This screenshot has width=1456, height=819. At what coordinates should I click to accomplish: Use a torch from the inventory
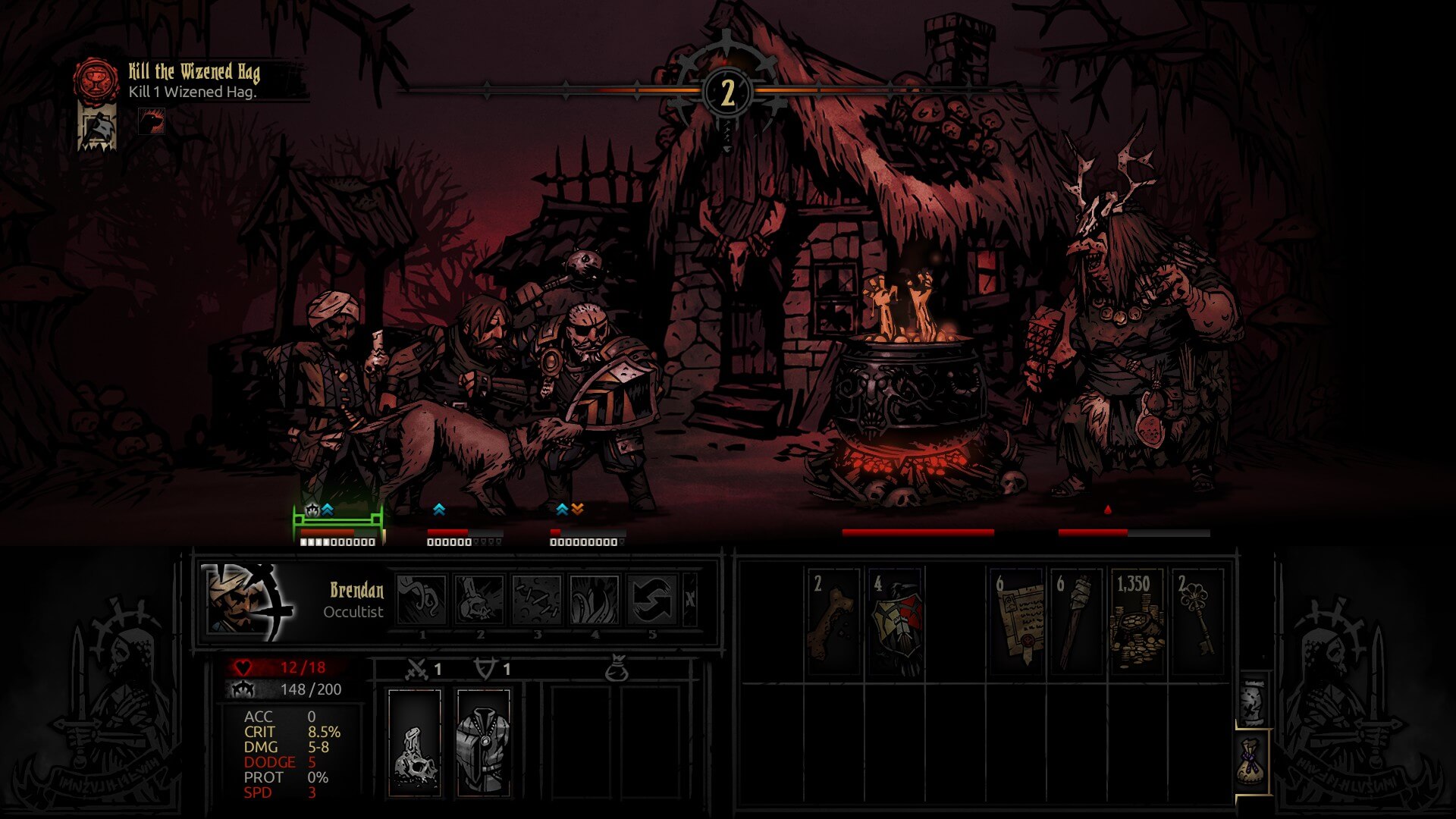[x=1076, y=623]
